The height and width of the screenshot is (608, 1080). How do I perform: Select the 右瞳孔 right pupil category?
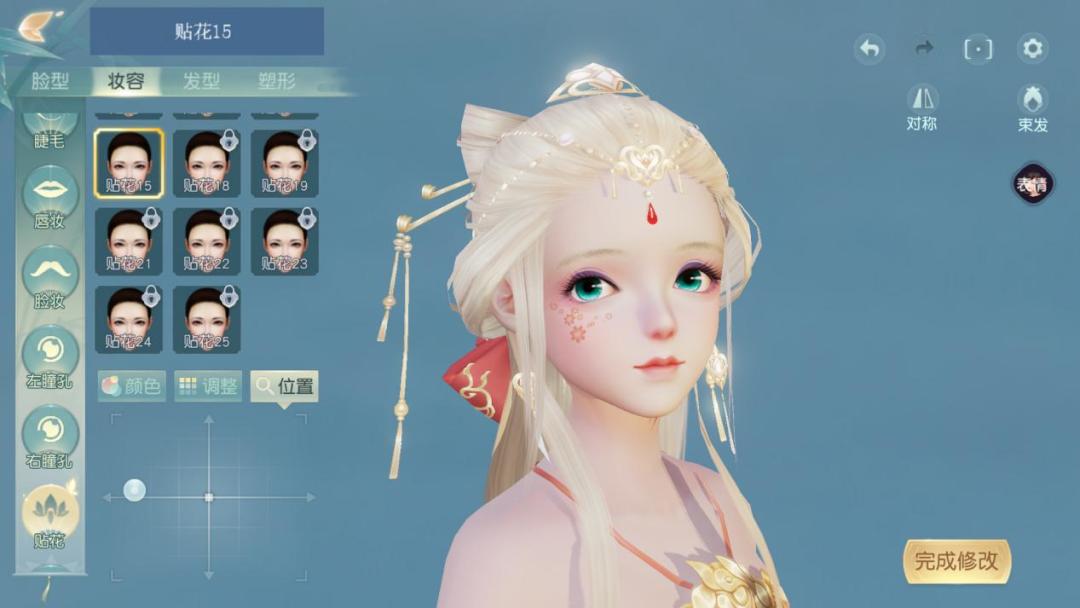click(50, 436)
